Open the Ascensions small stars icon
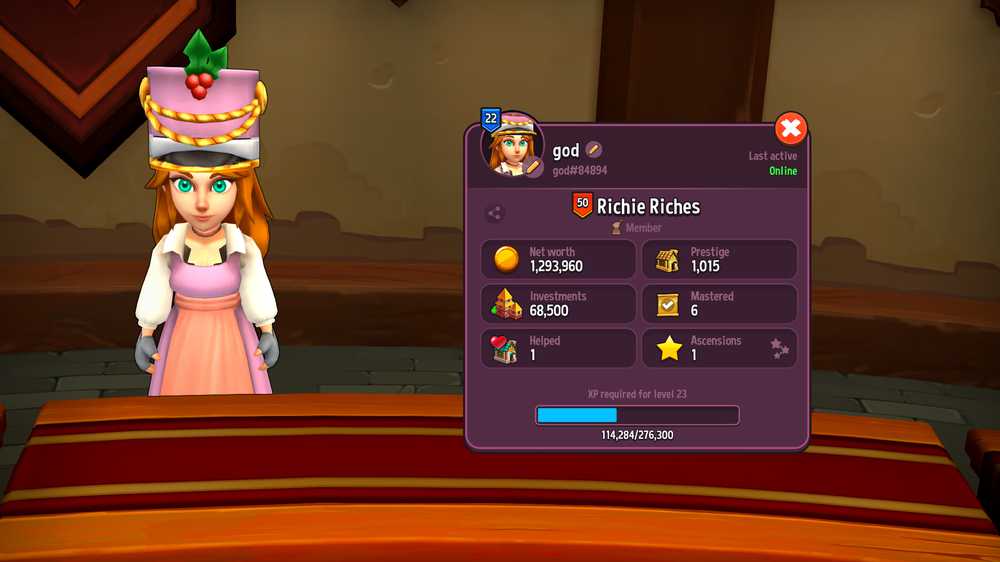Viewport: 1000px width, 562px height. (x=779, y=347)
